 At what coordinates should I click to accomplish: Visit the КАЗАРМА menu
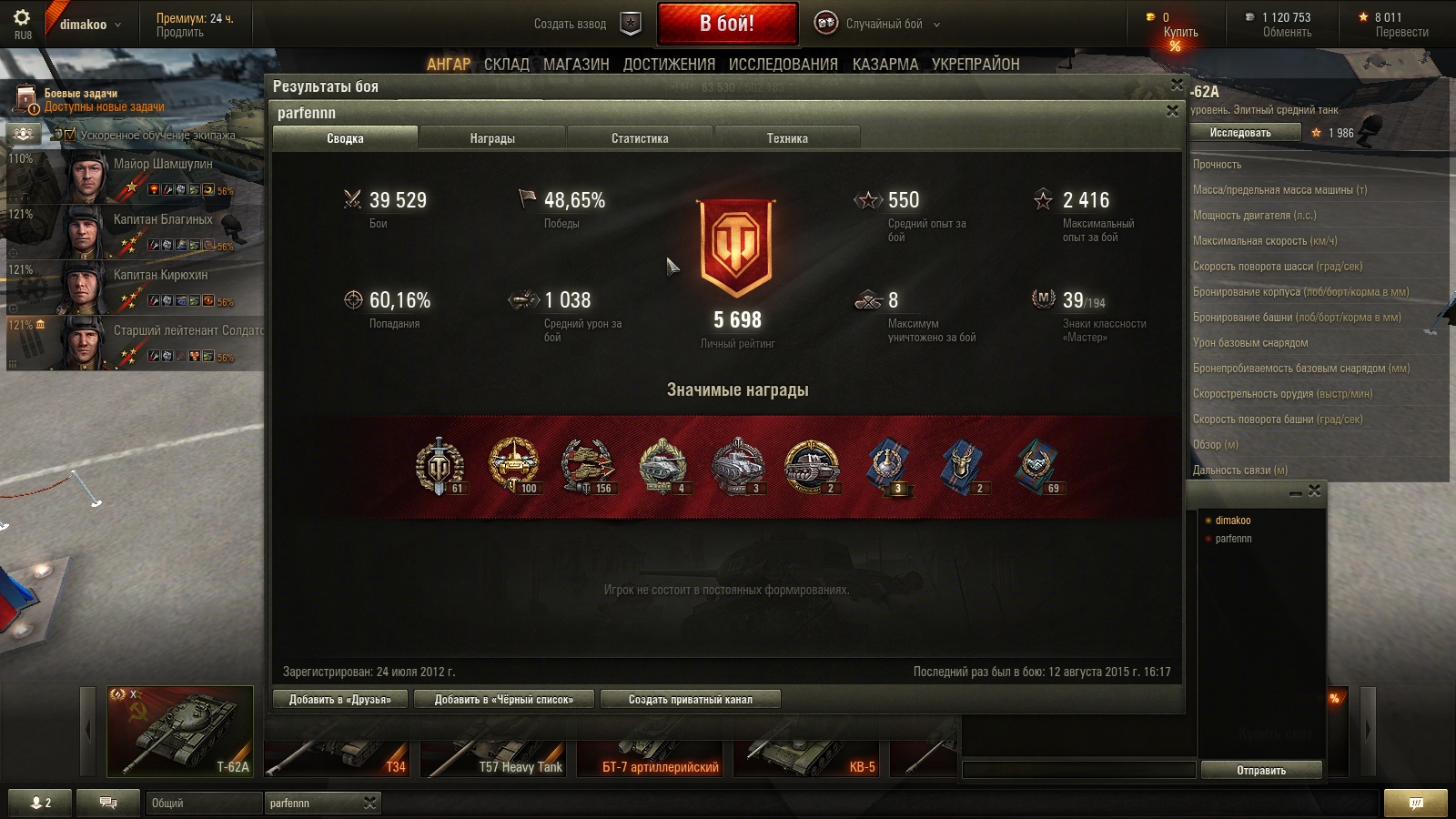pyautogui.click(x=885, y=65)
